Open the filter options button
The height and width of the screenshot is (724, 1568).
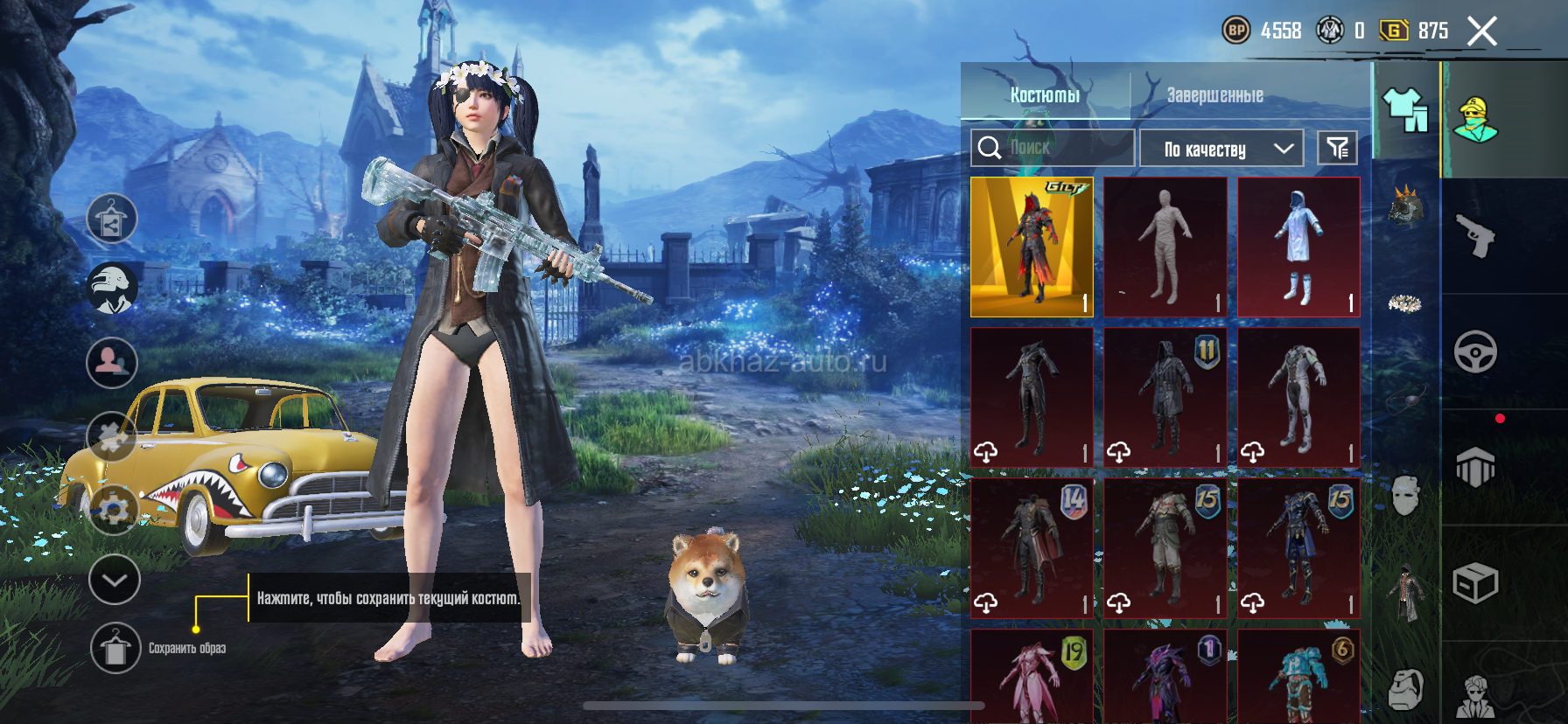point(1337,149)
